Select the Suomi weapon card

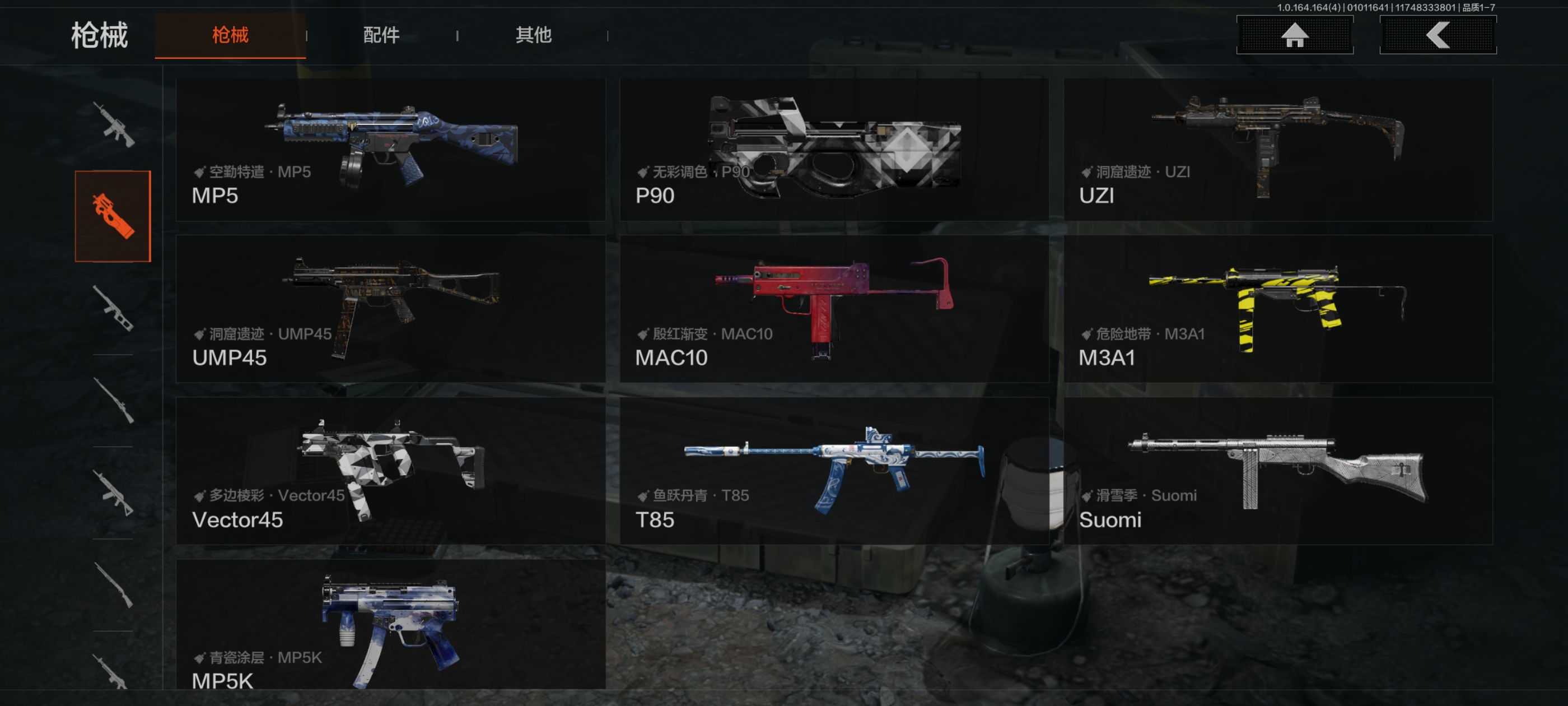[1277, 471]
